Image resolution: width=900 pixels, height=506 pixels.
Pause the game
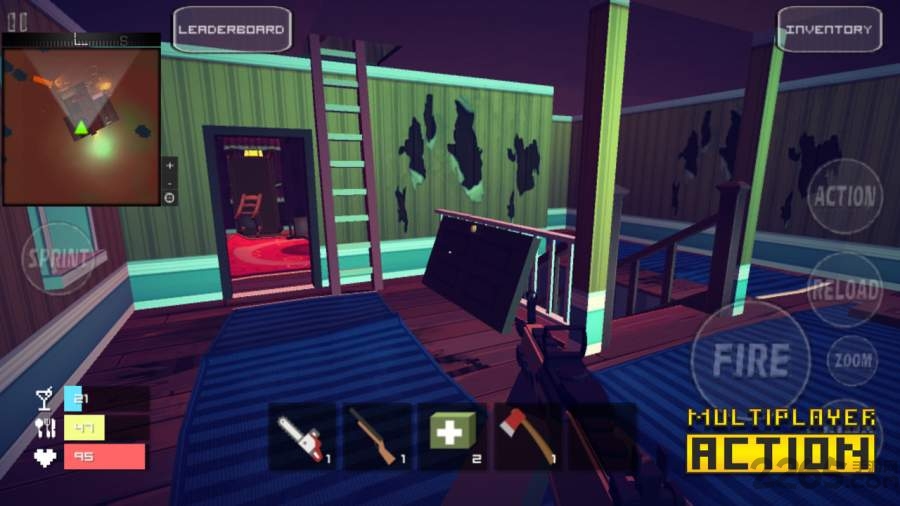(x=17, y=20)
